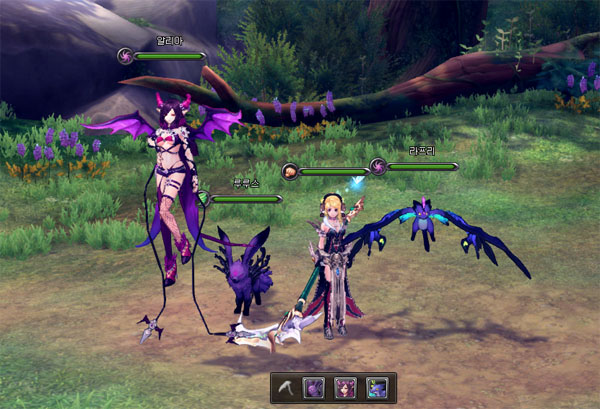Click the scythe icon in the bottom bar
Screen dimensions: 600x409
click(288, 388)
